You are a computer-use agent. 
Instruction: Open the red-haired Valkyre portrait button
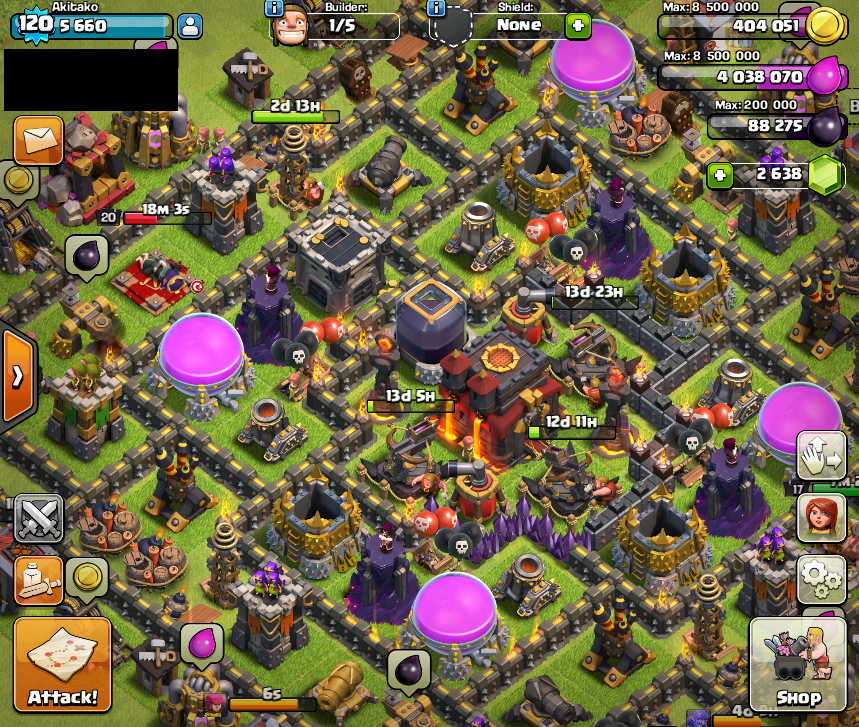tap(820, 517)
